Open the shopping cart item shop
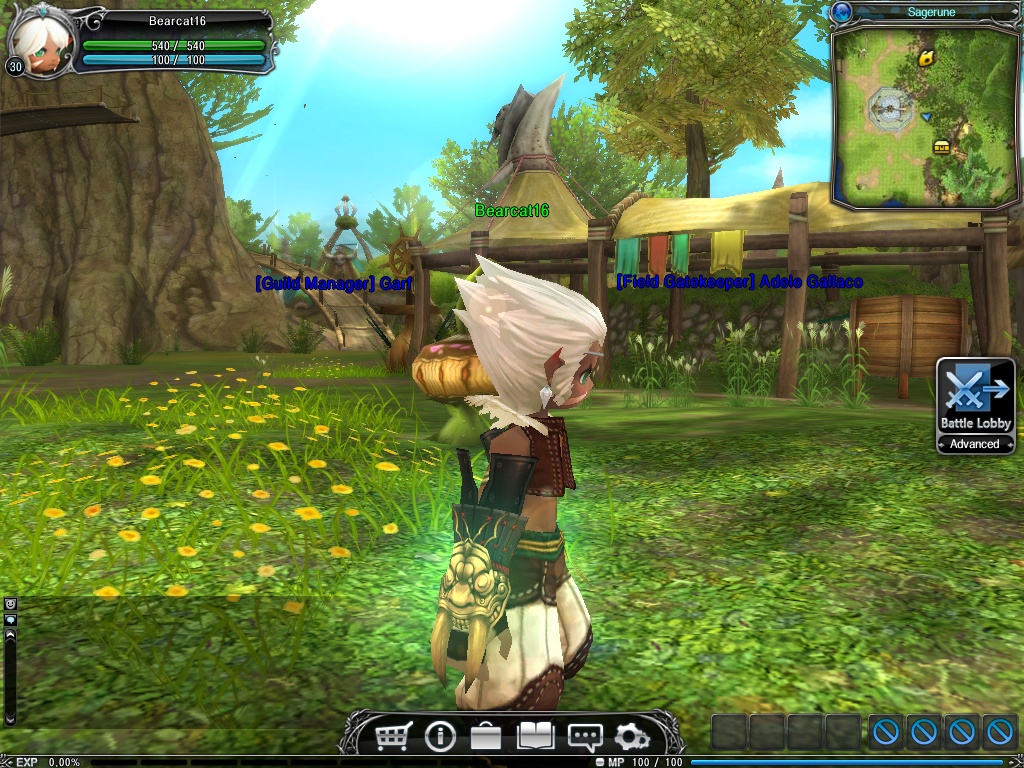1024x768 pixels. click(393, 737)
